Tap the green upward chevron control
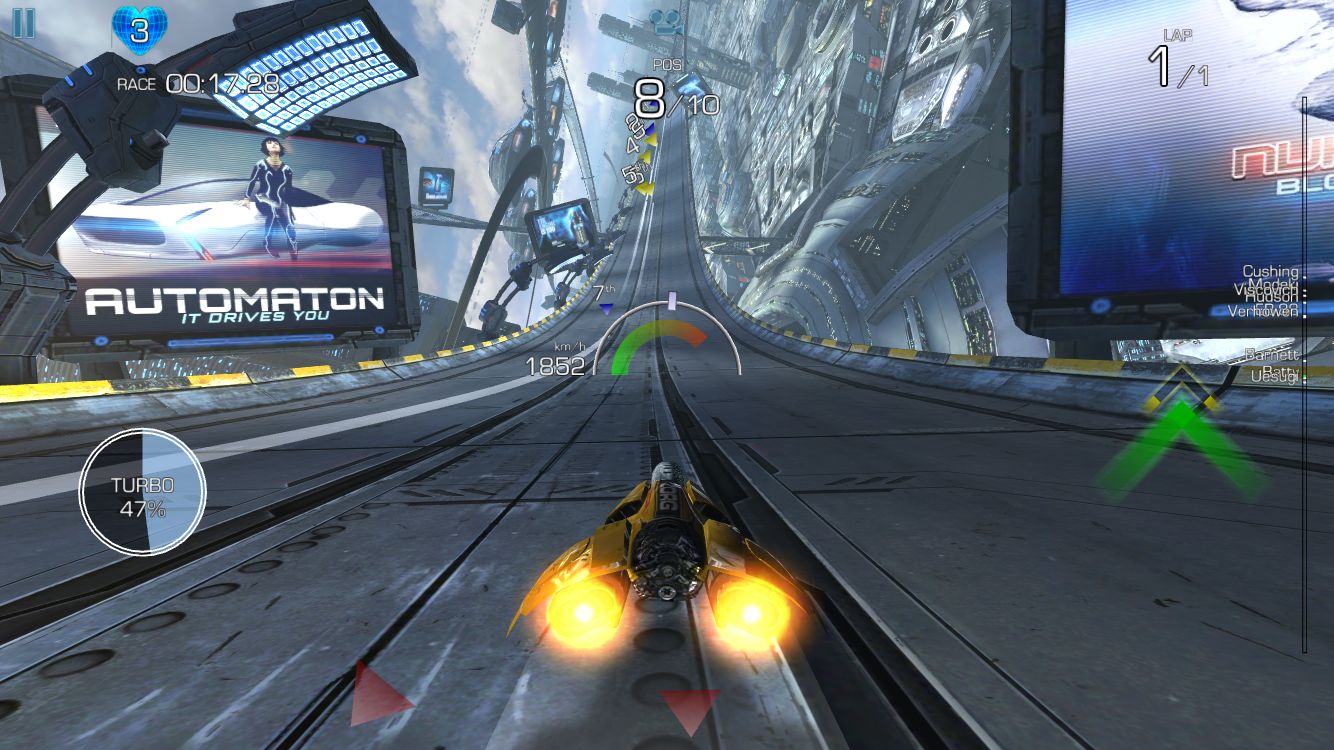1334x750 pixels. (1181, 445)
